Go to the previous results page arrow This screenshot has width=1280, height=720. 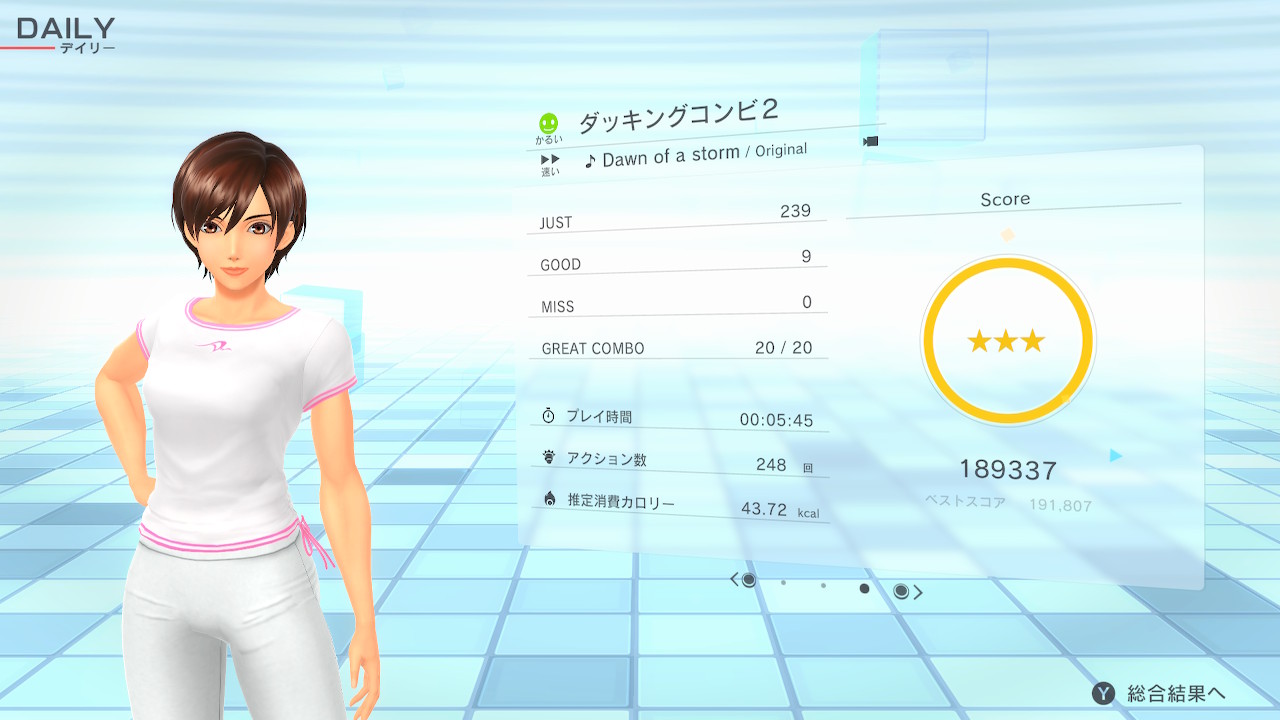(735, 579)
